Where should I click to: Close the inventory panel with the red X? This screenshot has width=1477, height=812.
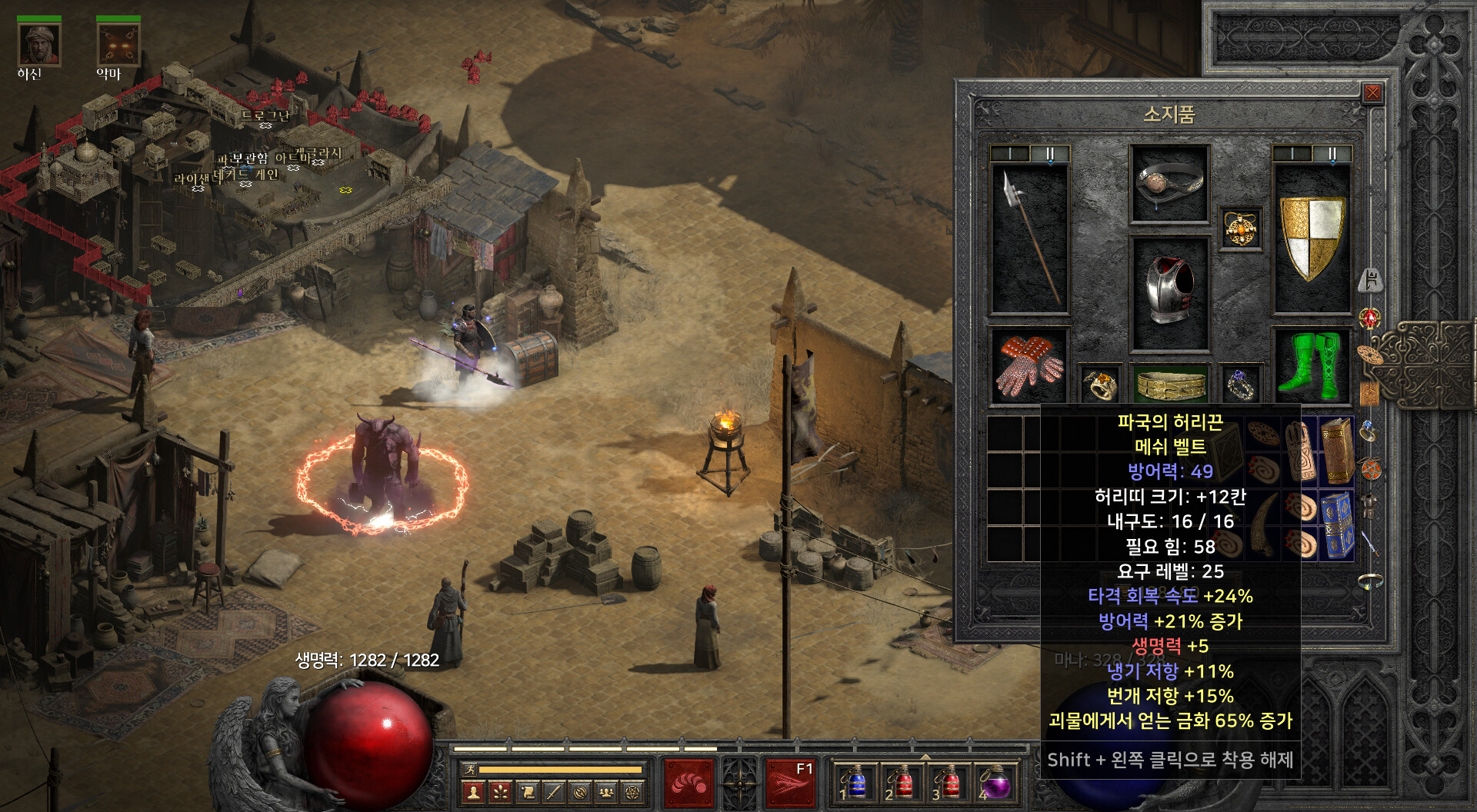click(x=1372, y=94)
